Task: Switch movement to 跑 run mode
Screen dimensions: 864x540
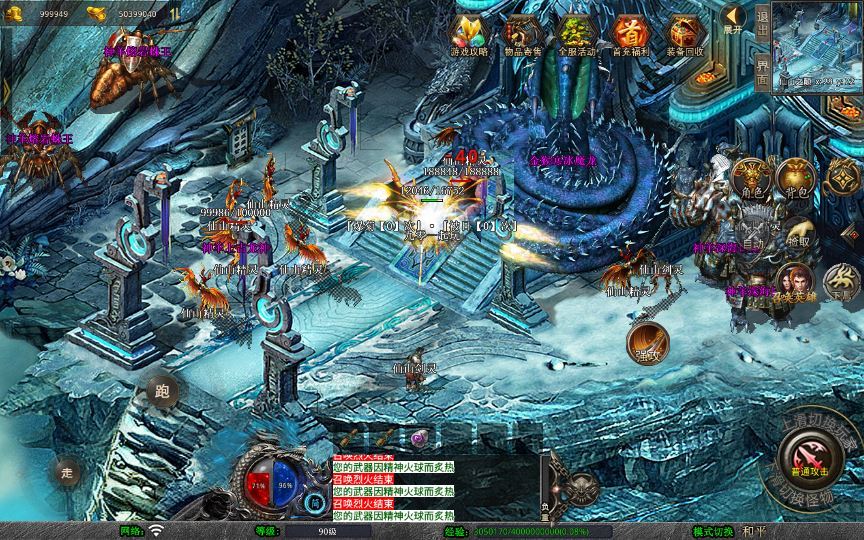Action: pyautogui.click(x=162, y=391)
